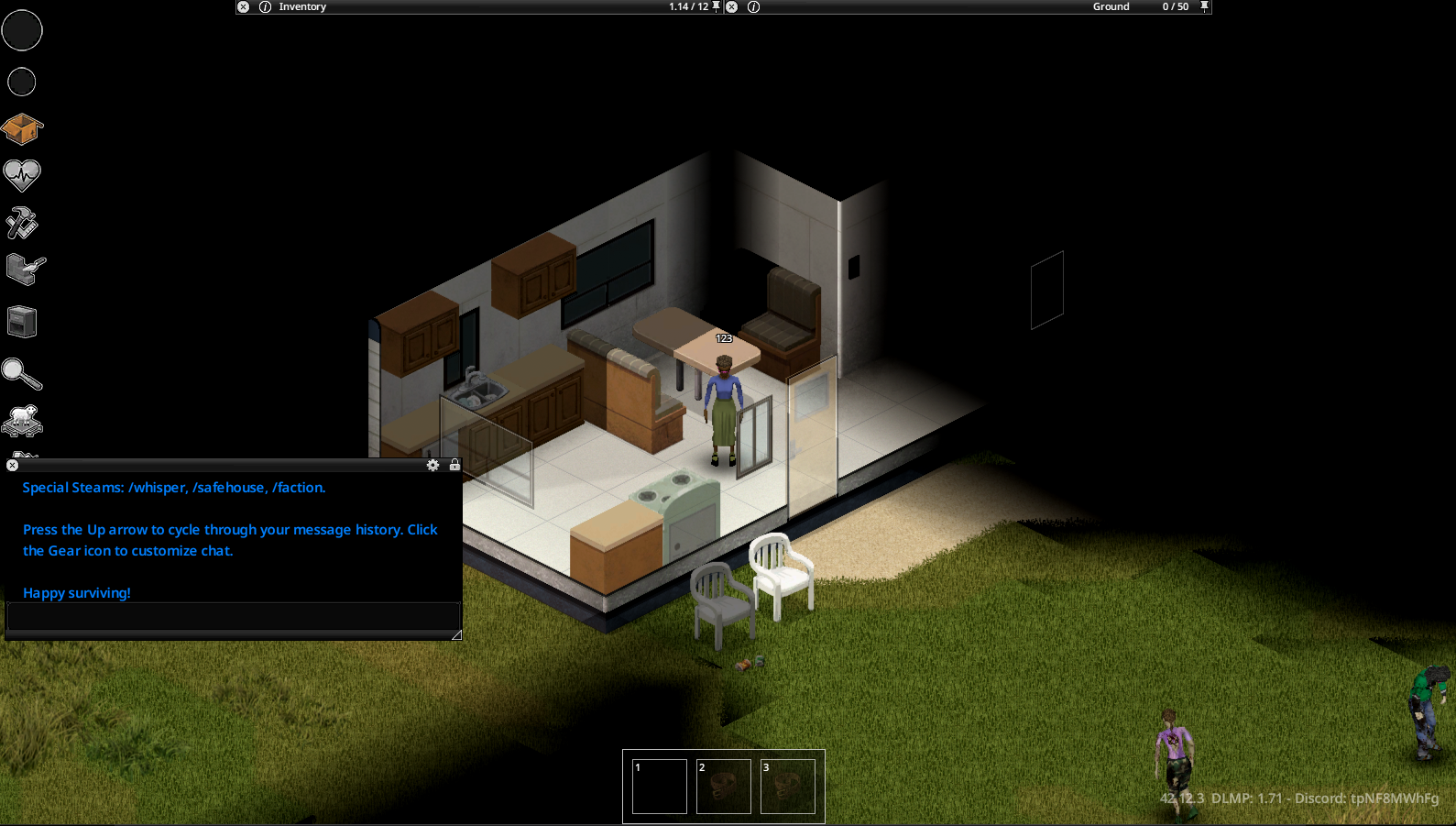
Task: Click the smaller secondary hand slot
Action: click(x=22, y=83)
